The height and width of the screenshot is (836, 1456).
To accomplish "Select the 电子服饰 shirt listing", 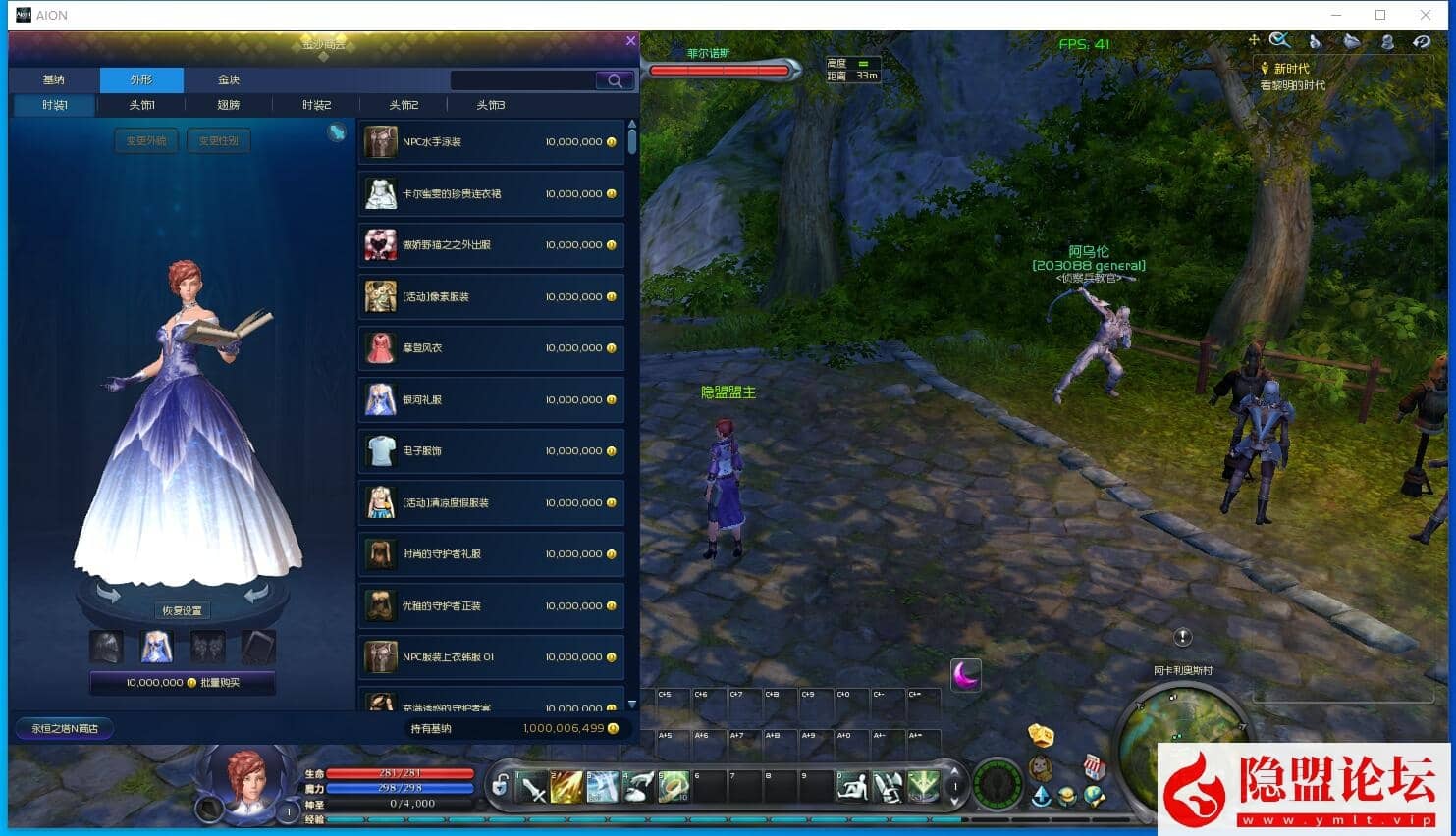I will pos(491,451).
